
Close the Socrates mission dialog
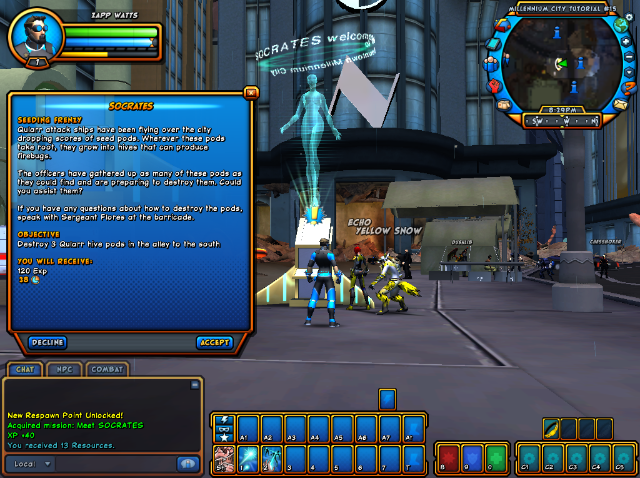251,92
